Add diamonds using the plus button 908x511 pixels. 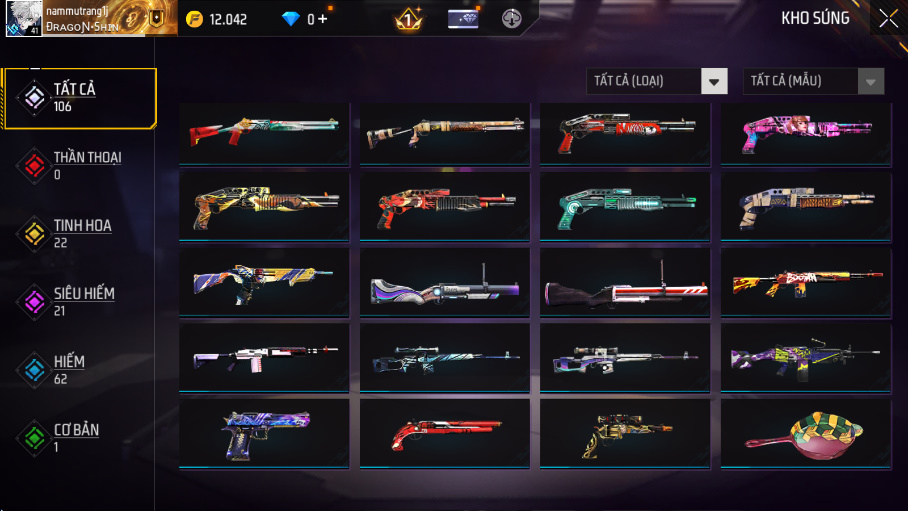tap(323, 19)
